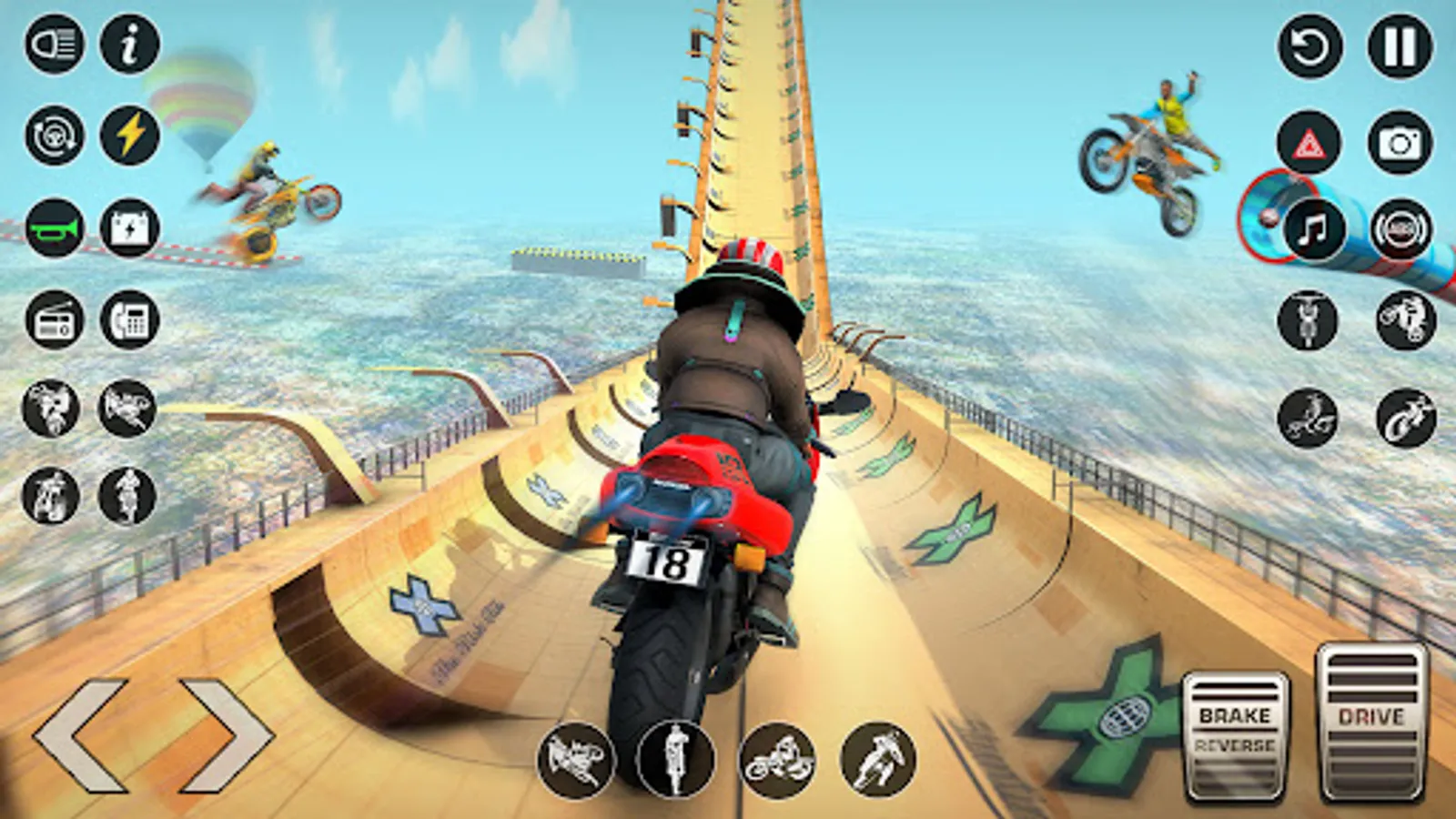1456x819 pixels.
Task: Pause the game
Action: pyautogui.click(x=1400, y=45)
